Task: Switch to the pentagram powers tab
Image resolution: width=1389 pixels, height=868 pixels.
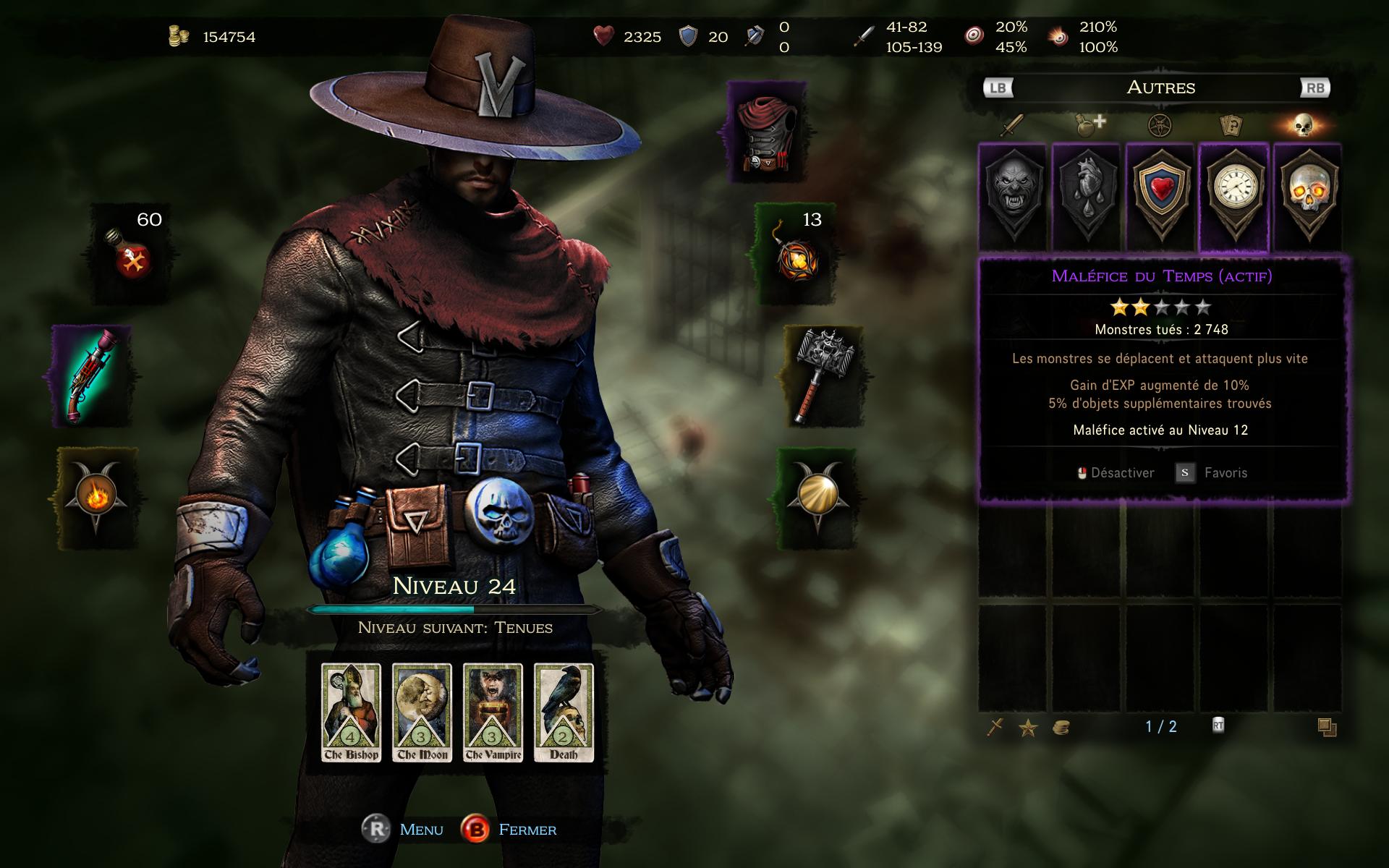Action: click(1160, 126)
